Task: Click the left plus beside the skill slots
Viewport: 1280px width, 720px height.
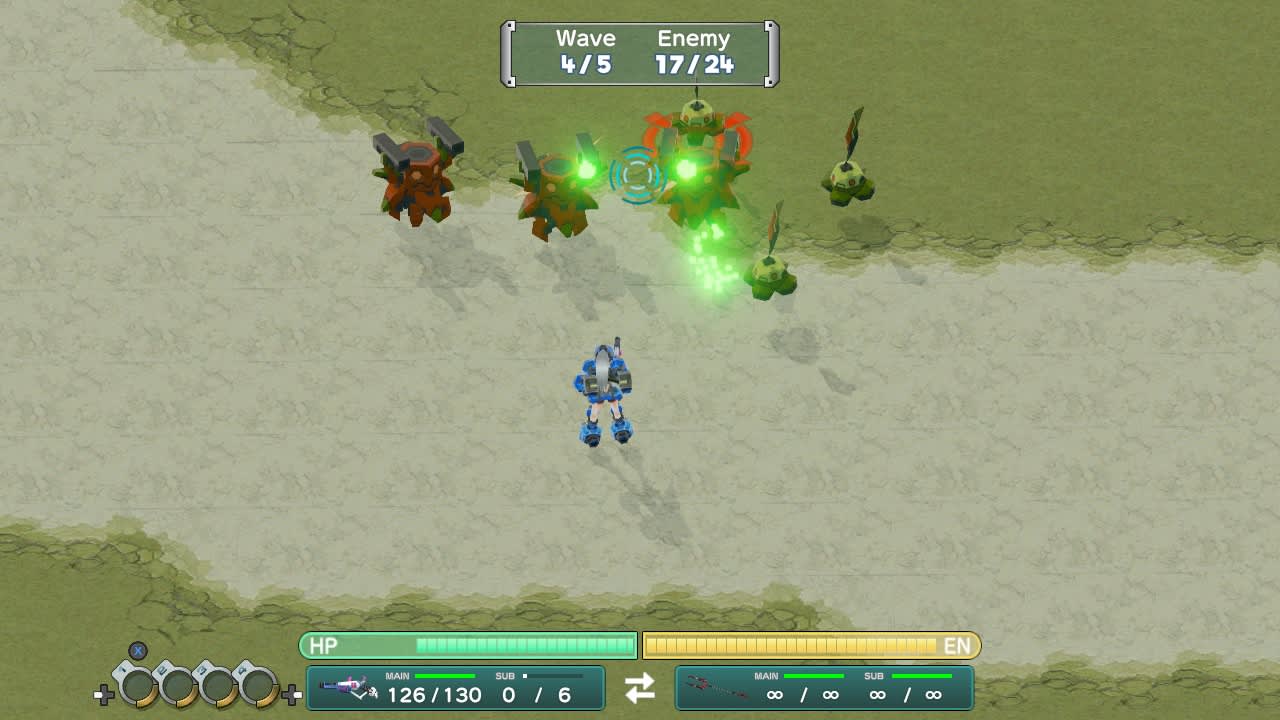Action: click(105, 692)
